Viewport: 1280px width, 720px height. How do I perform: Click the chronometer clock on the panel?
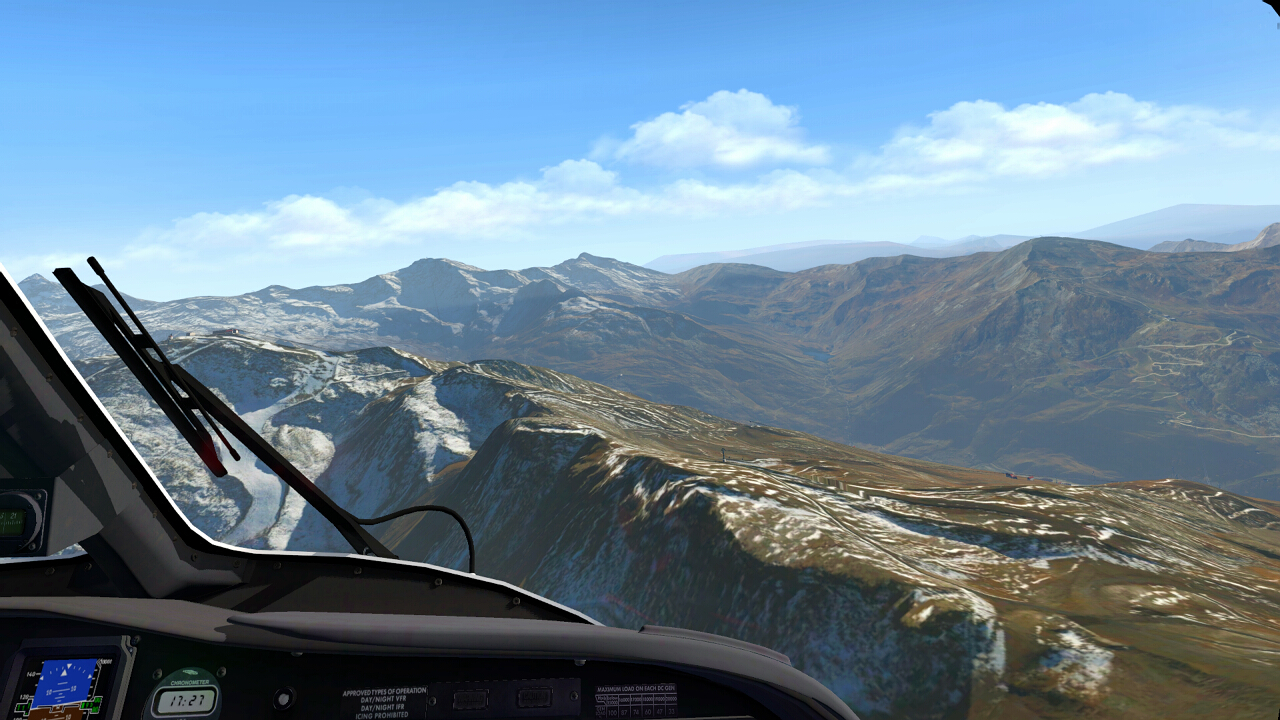(185, 699)
